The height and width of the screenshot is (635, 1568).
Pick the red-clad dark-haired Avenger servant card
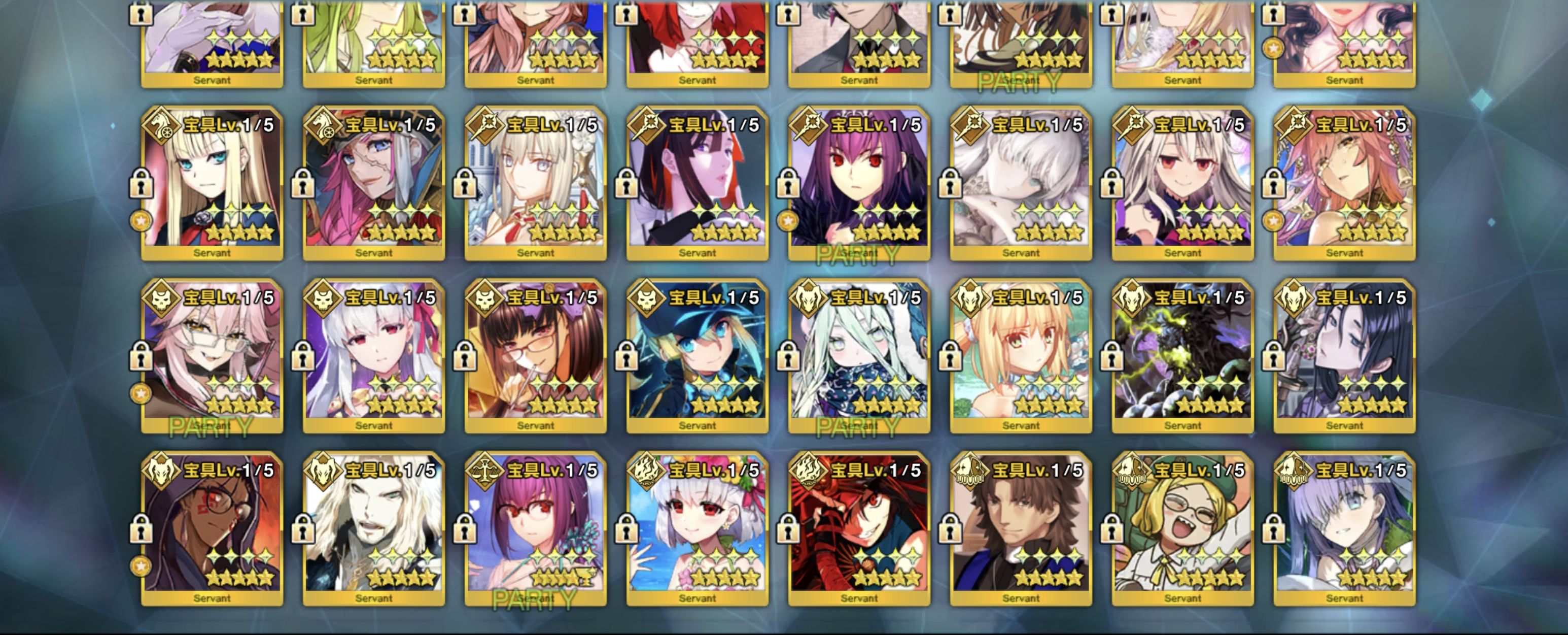click(x=859, y=528)
